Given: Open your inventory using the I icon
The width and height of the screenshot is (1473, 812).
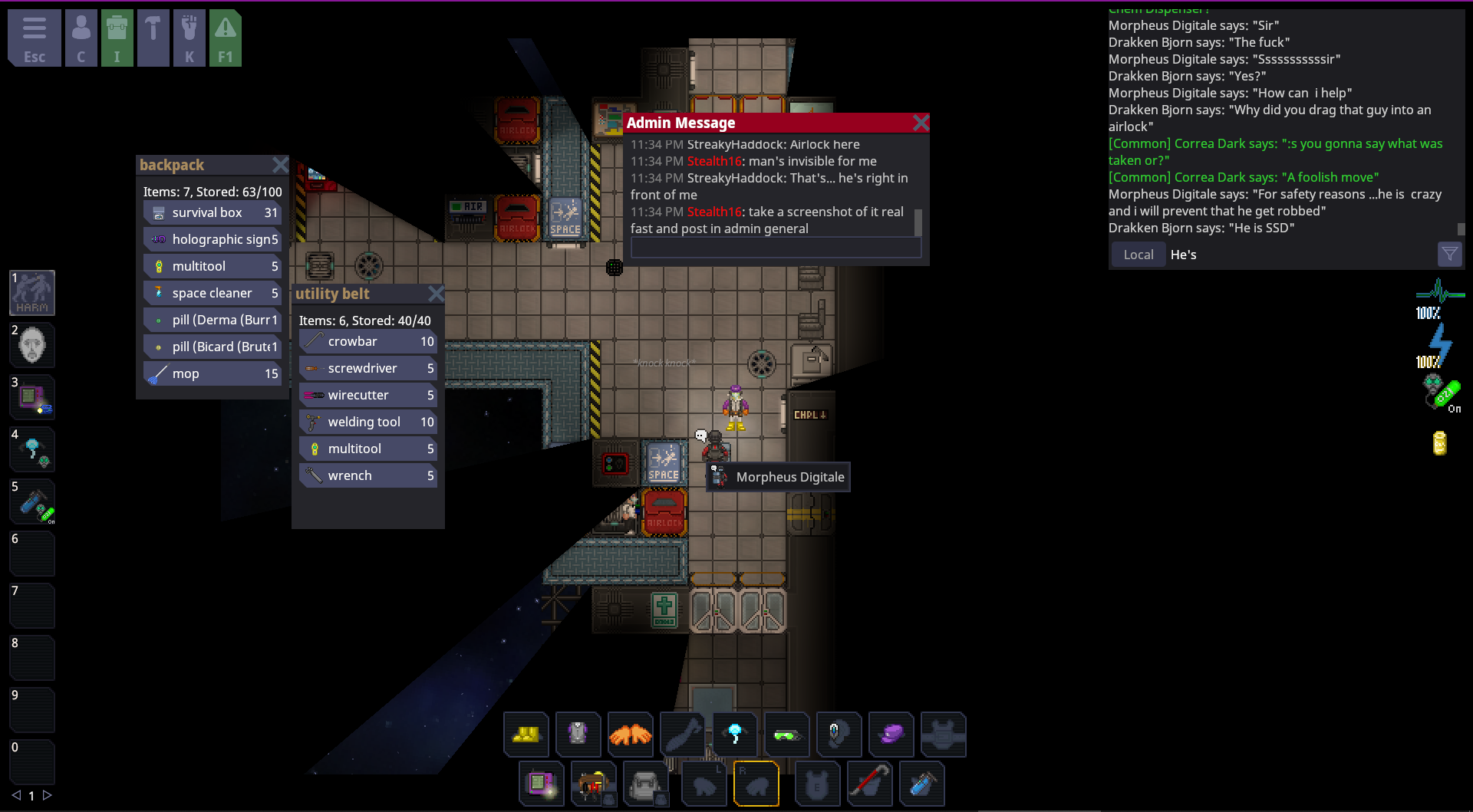Looking at the screenshot, I should tap(117, 37).
